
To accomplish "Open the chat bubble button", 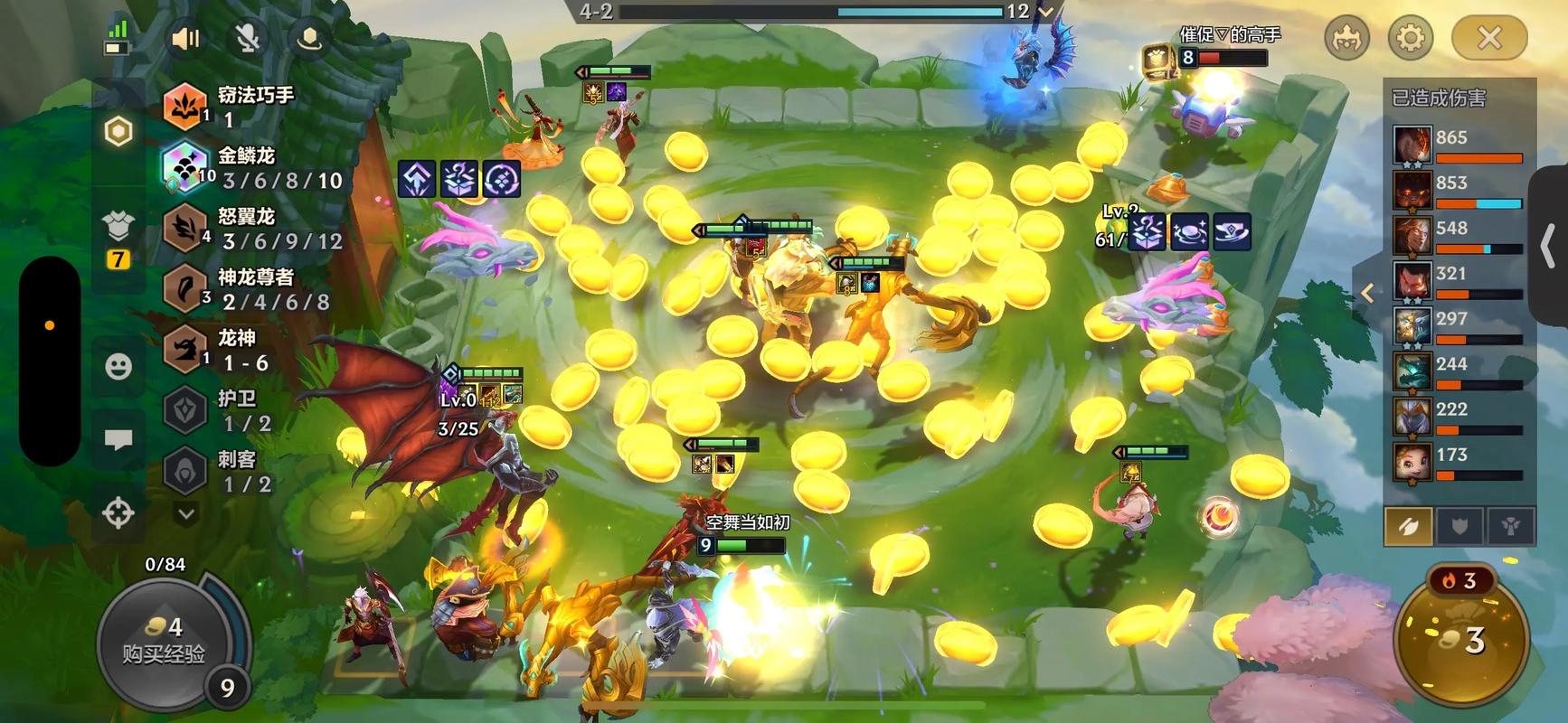I will (118, 440).
